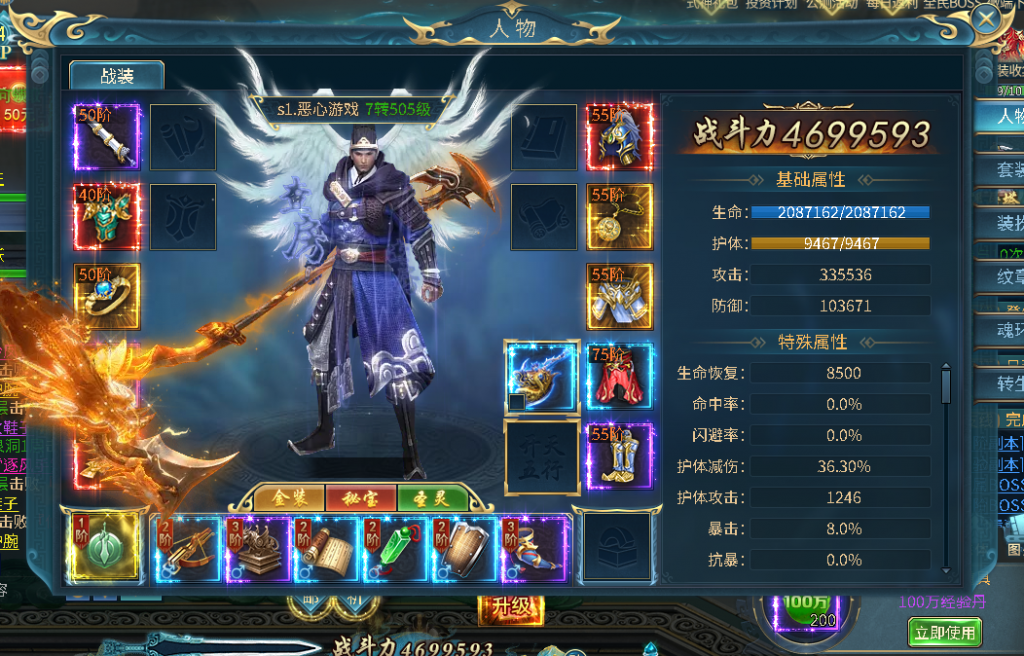Switch to the green 圣灵 tab
Screen dimensions: 1024x656
[x=432, y=497]
